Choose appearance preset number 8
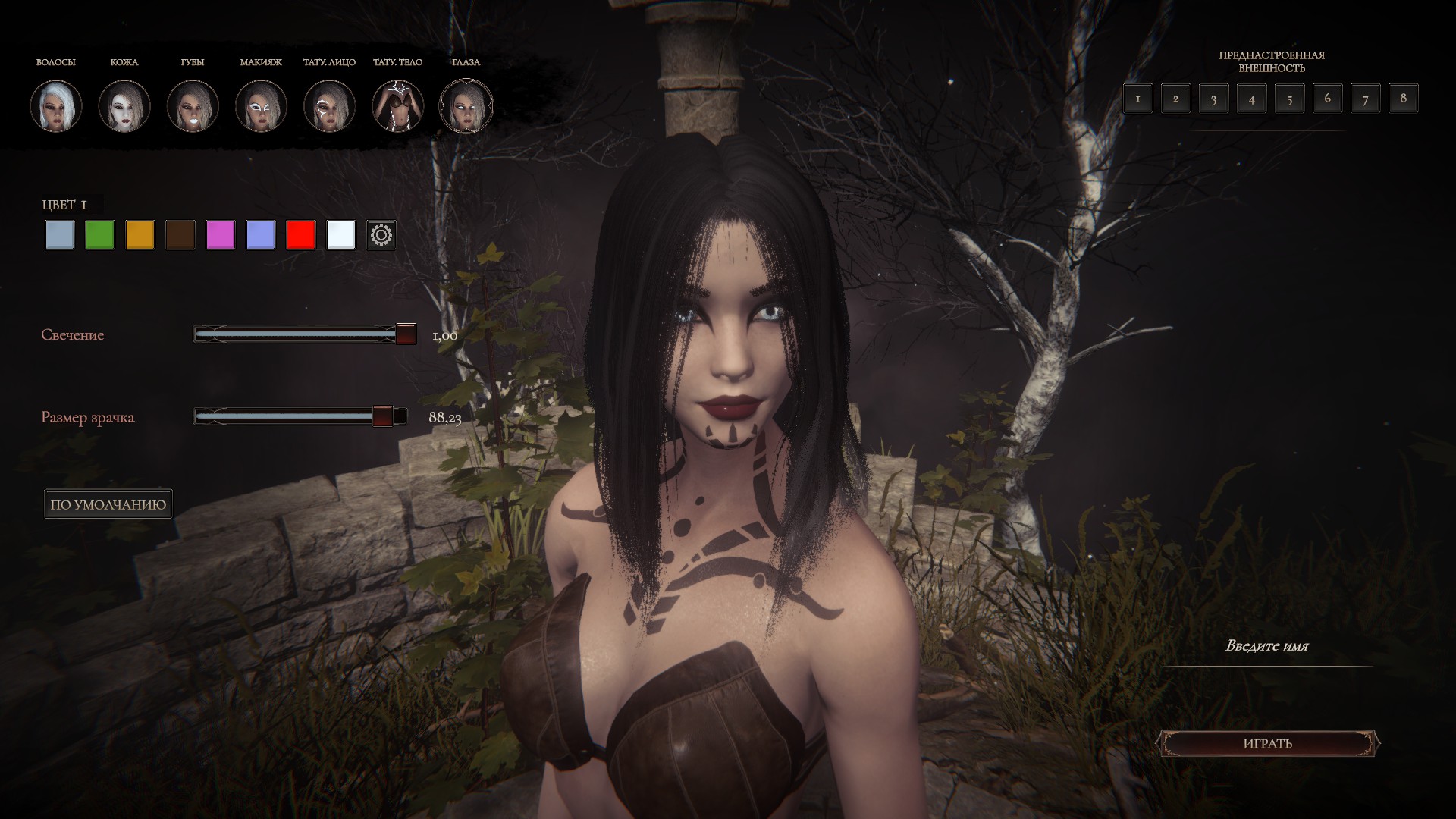 (x=1403, y=99)
